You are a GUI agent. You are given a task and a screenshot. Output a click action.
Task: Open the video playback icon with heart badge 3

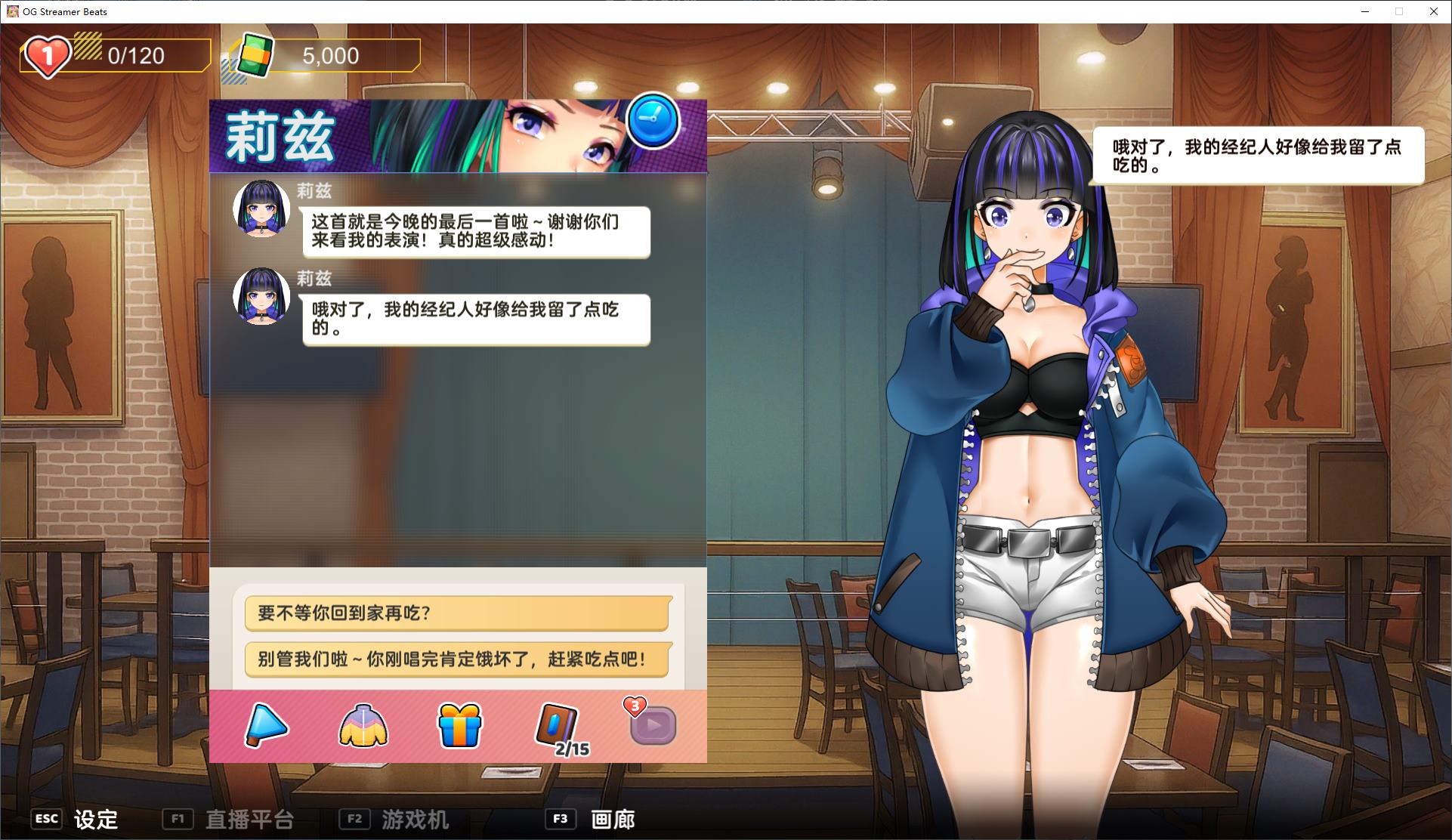[653, 725]
